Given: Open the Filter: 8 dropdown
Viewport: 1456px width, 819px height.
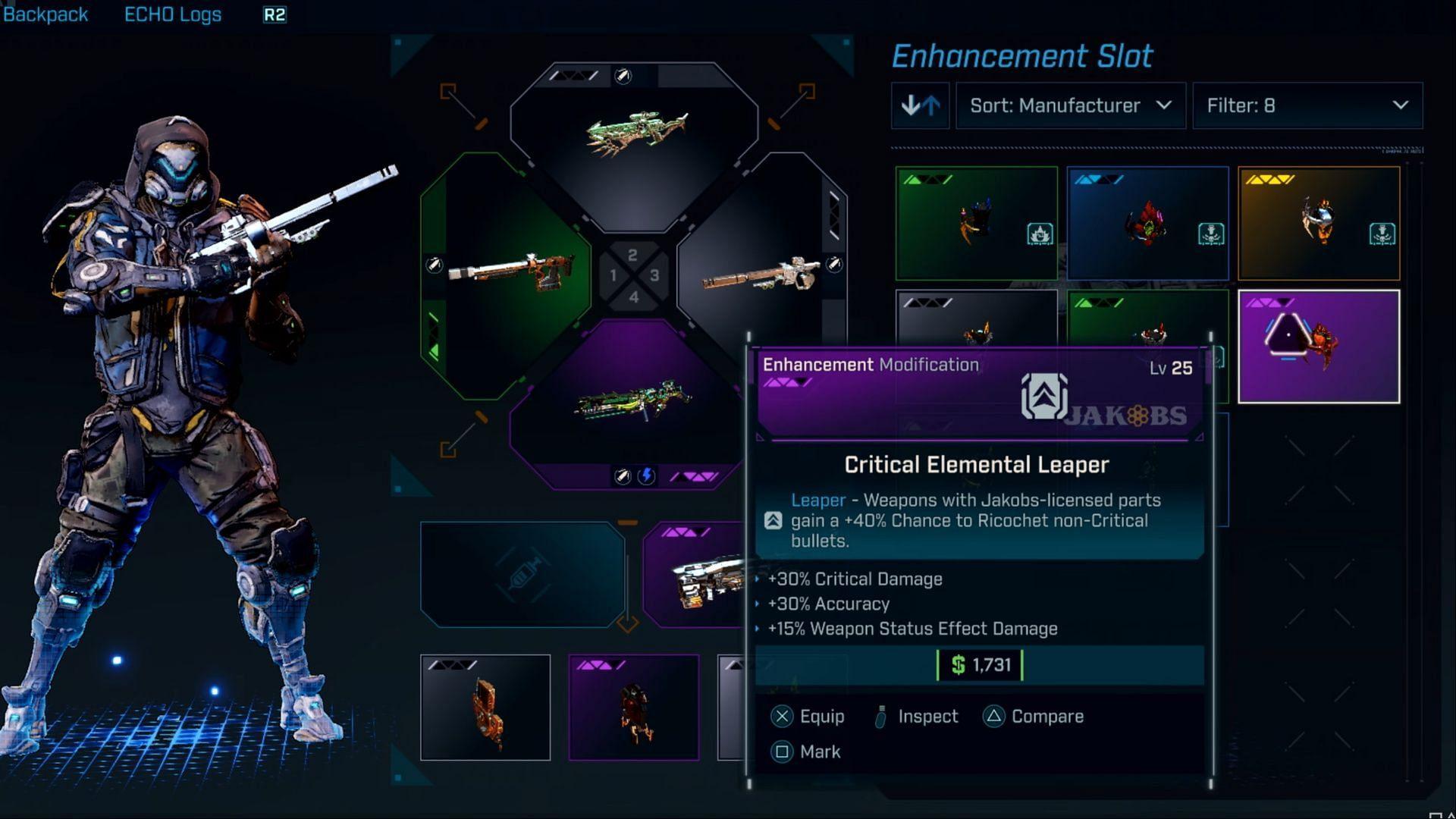Looking at the screenshot, I should 1307,105.
